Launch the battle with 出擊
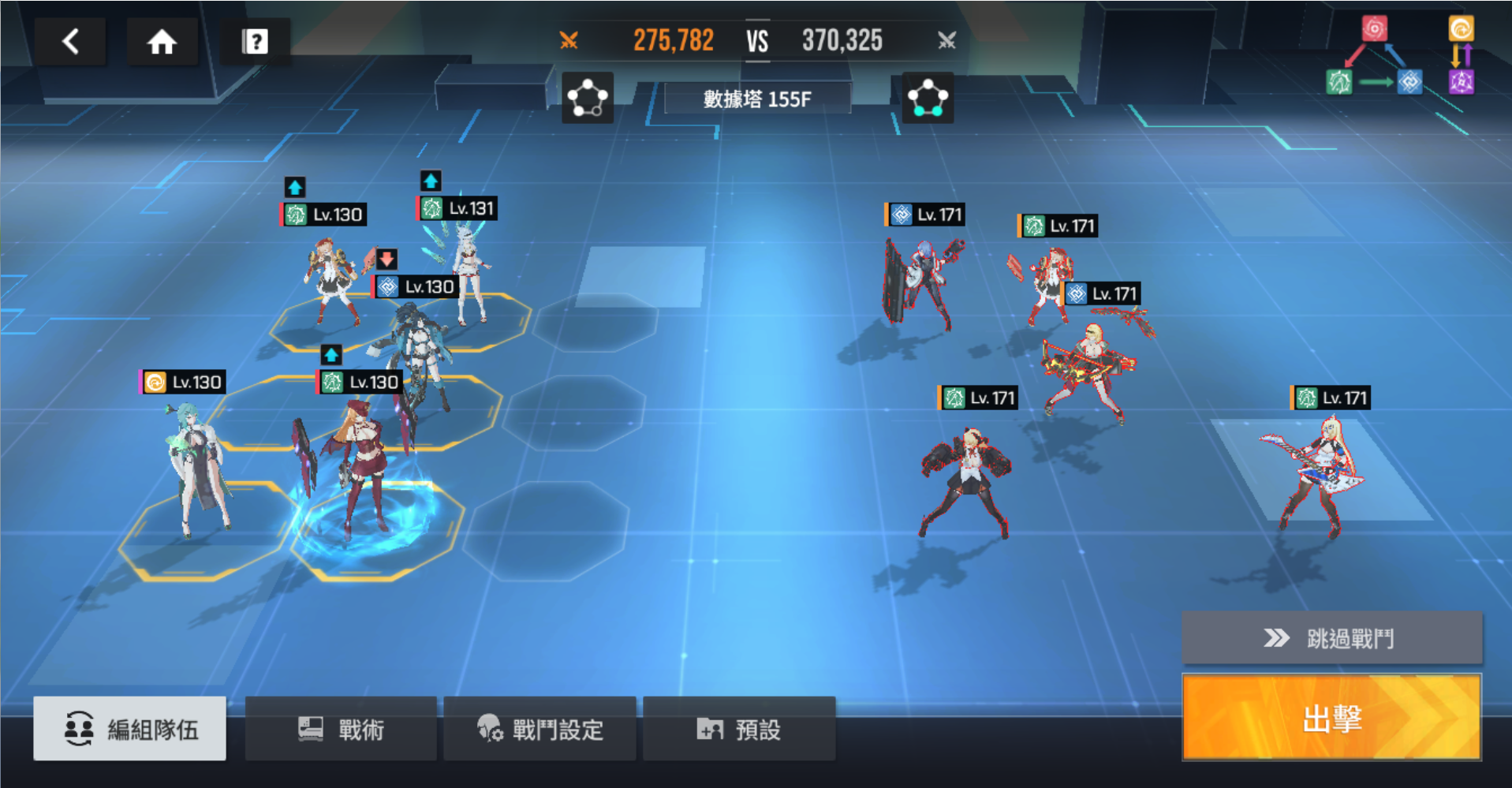 (1331, 717)
